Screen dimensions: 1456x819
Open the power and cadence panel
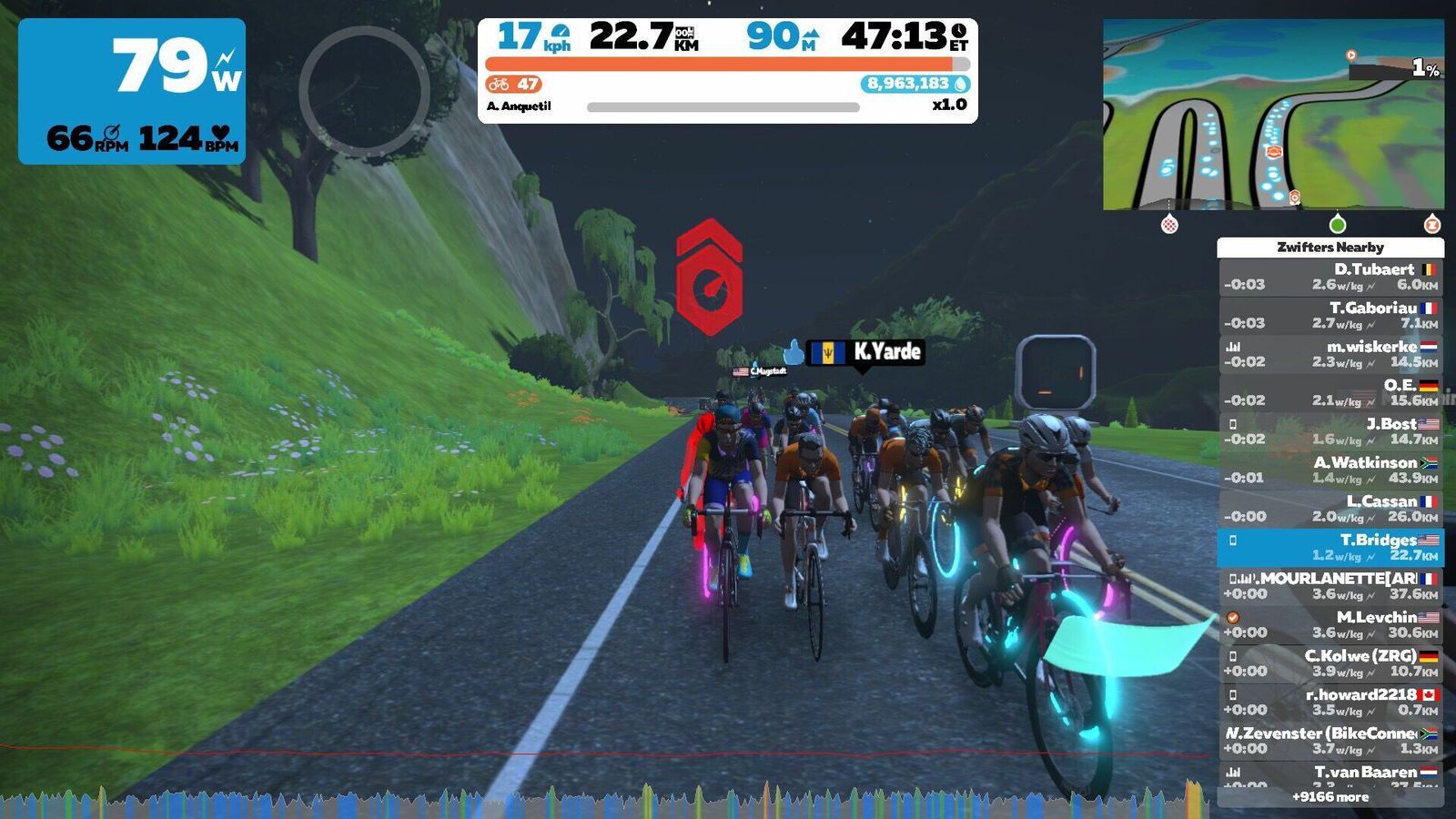point(132,91)
